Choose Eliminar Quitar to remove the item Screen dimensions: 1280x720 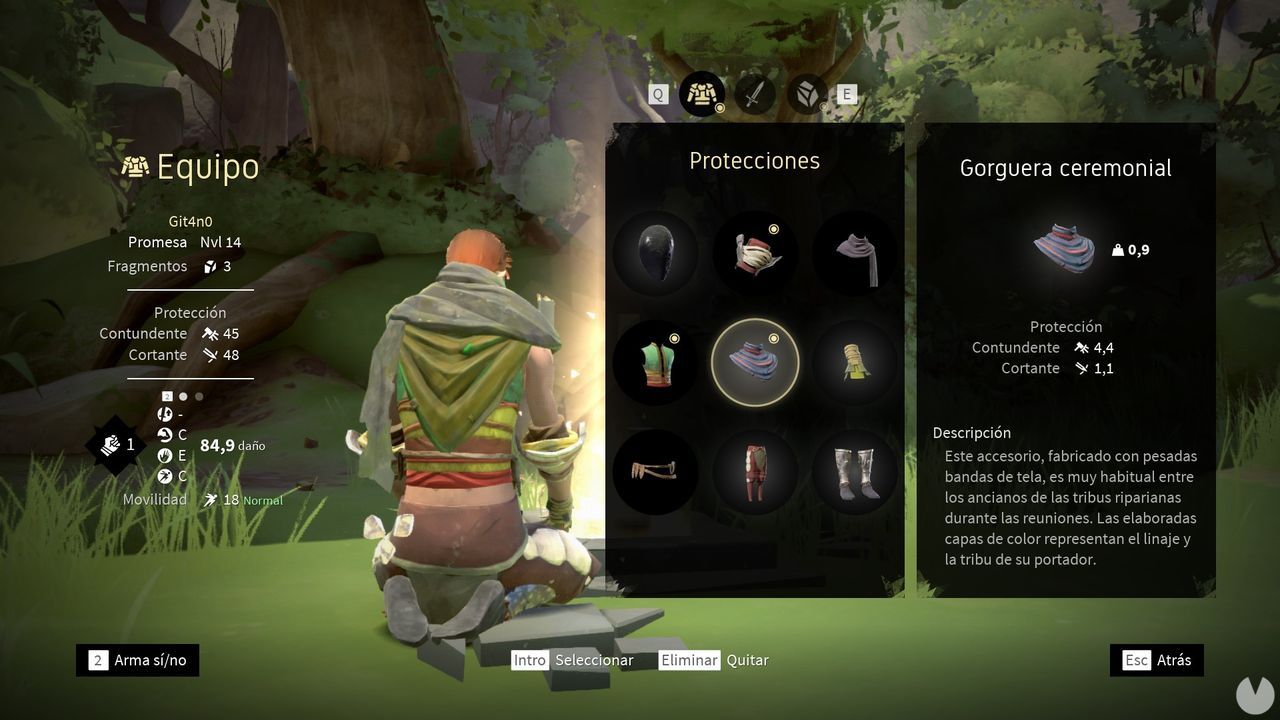(713, 660)
